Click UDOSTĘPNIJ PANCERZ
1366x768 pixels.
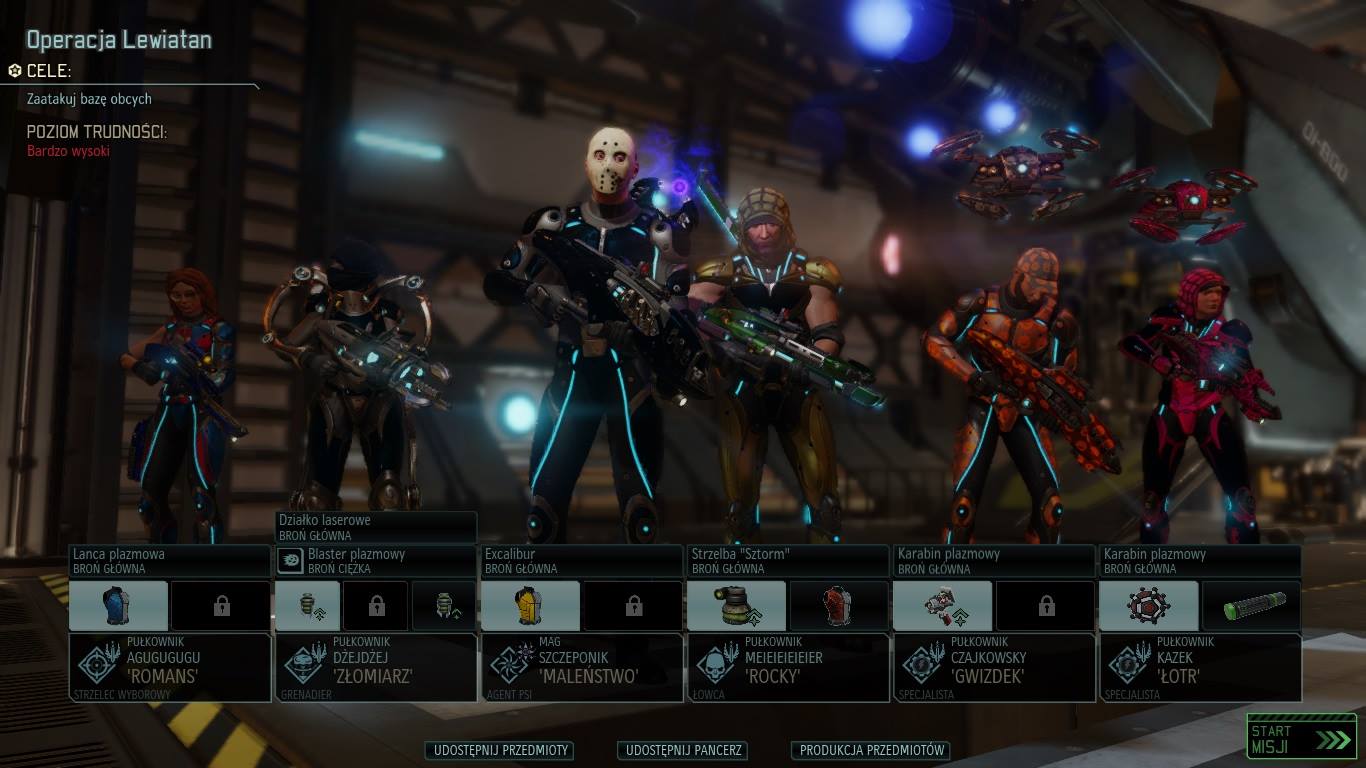683,750
